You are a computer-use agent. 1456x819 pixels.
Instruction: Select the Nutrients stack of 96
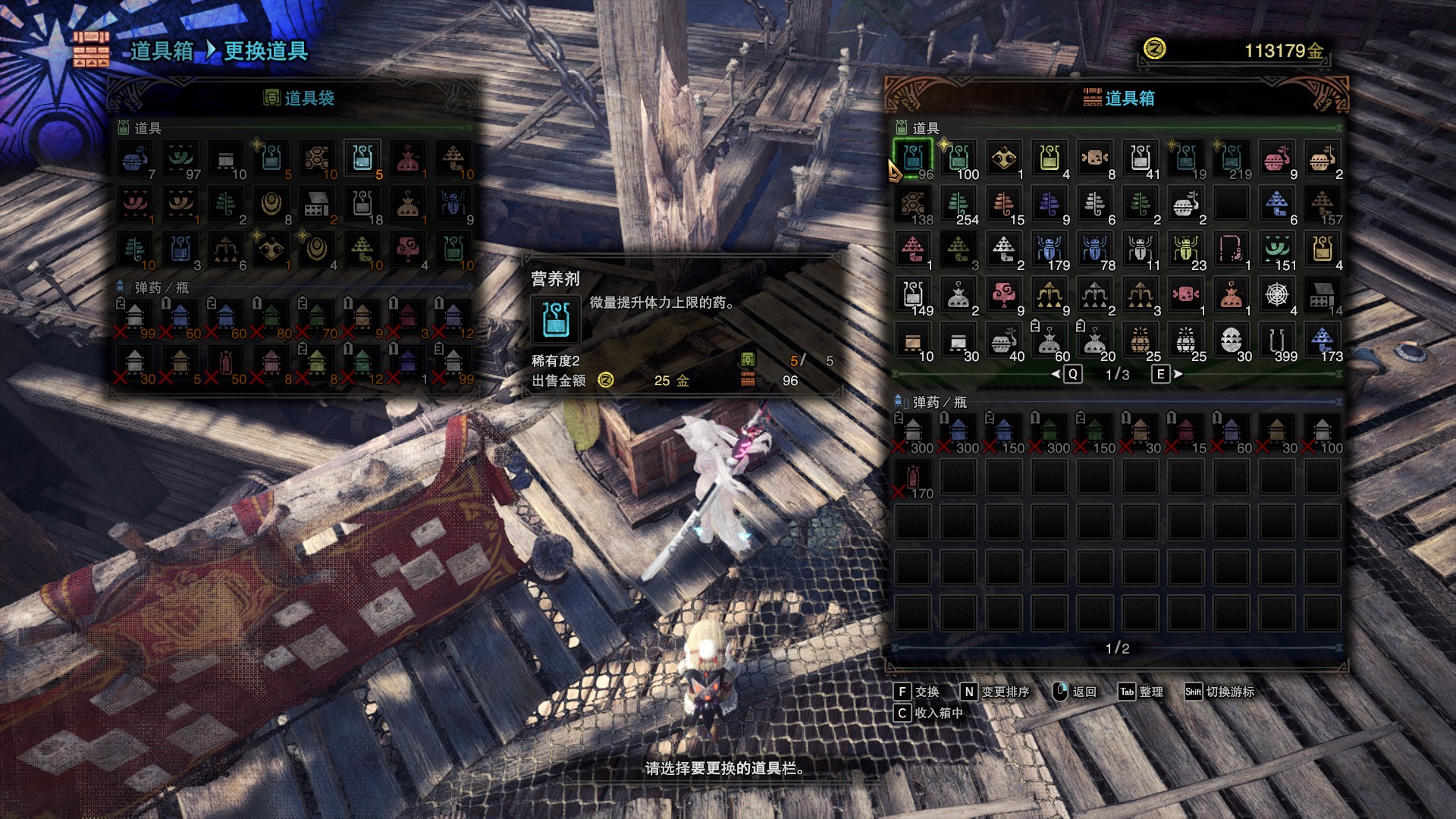click(913, 159)
